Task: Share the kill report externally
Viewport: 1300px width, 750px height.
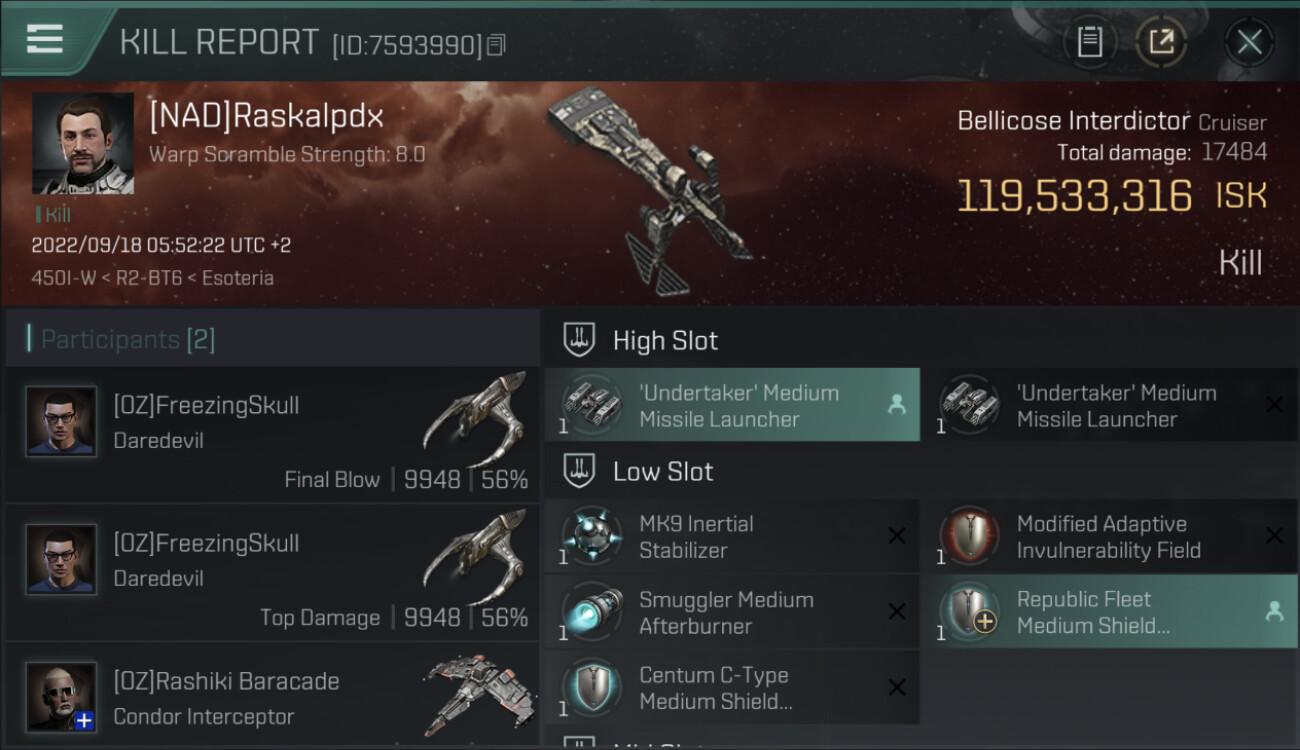Action: click(1161, 42)
